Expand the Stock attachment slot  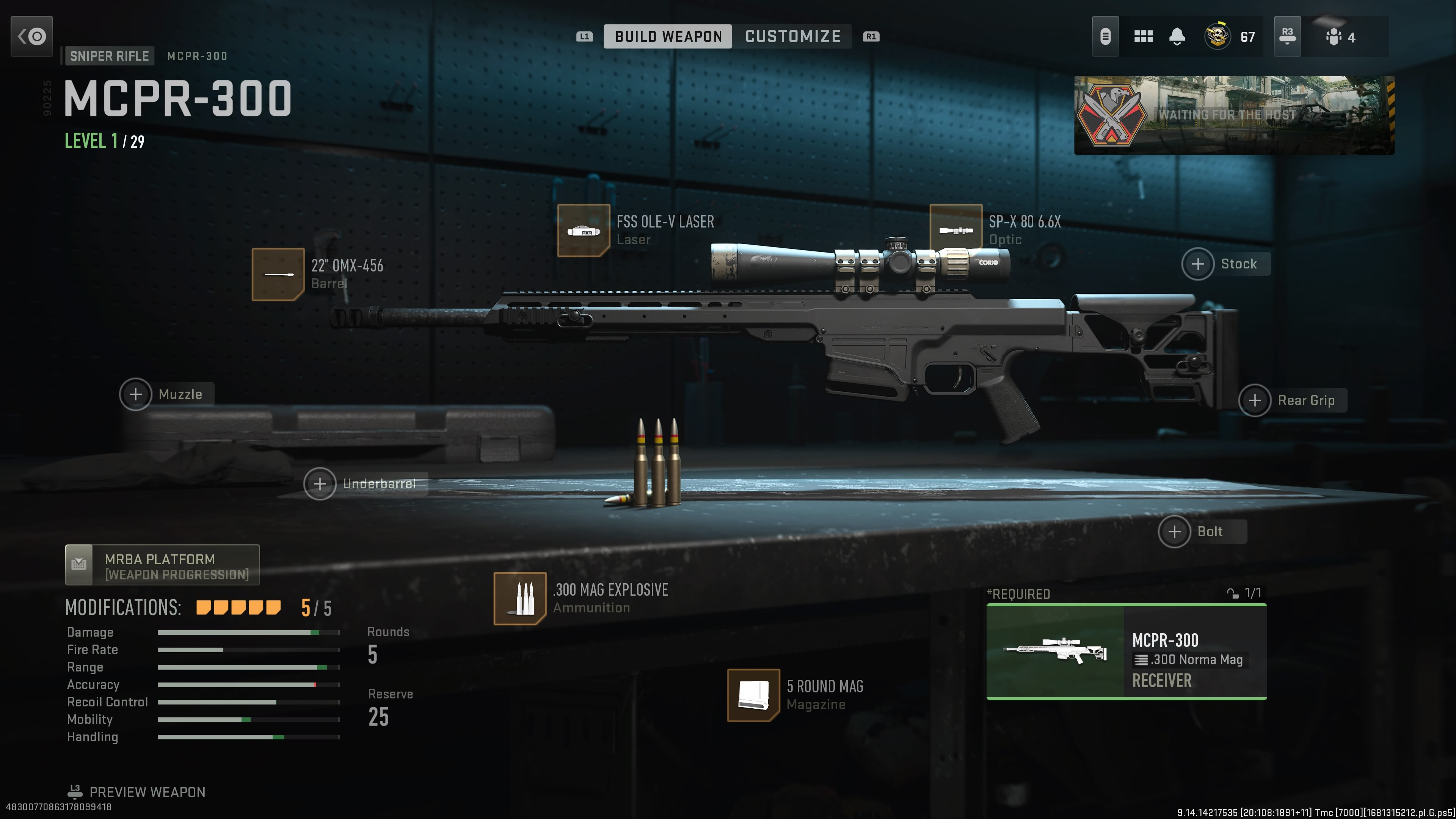[1198, 264]
